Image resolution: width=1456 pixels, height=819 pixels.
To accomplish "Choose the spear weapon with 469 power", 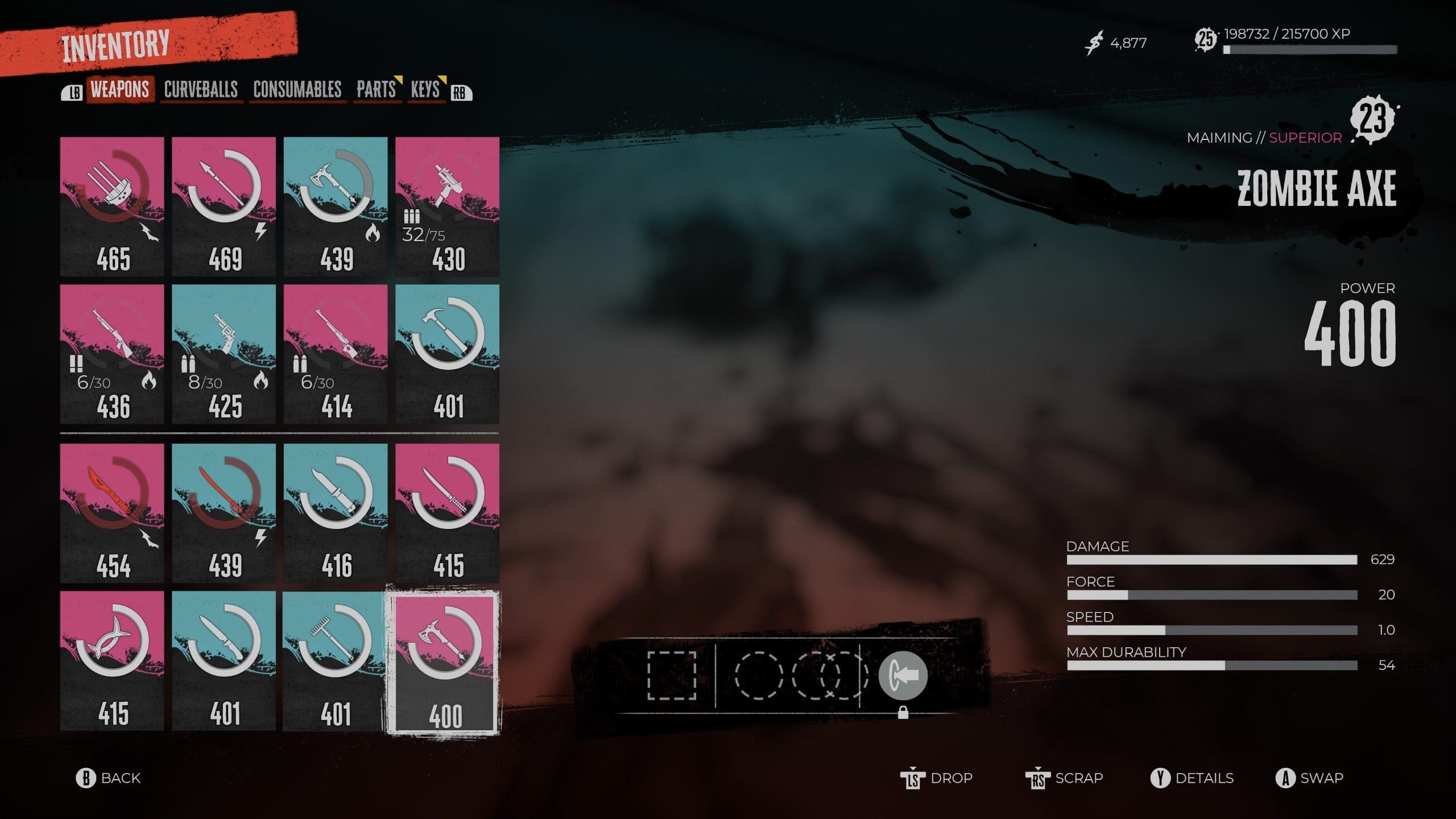I will tap(224, 206).
